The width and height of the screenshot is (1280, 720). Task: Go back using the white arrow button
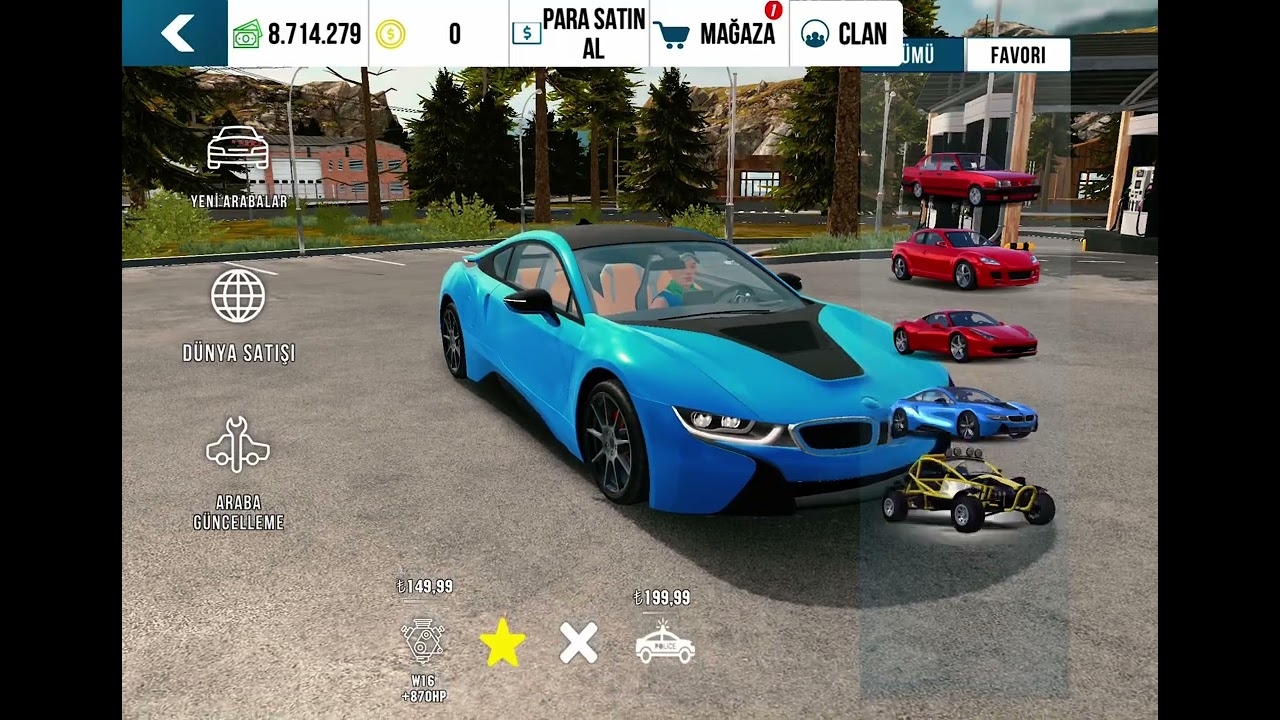click(x=176, y=33)
